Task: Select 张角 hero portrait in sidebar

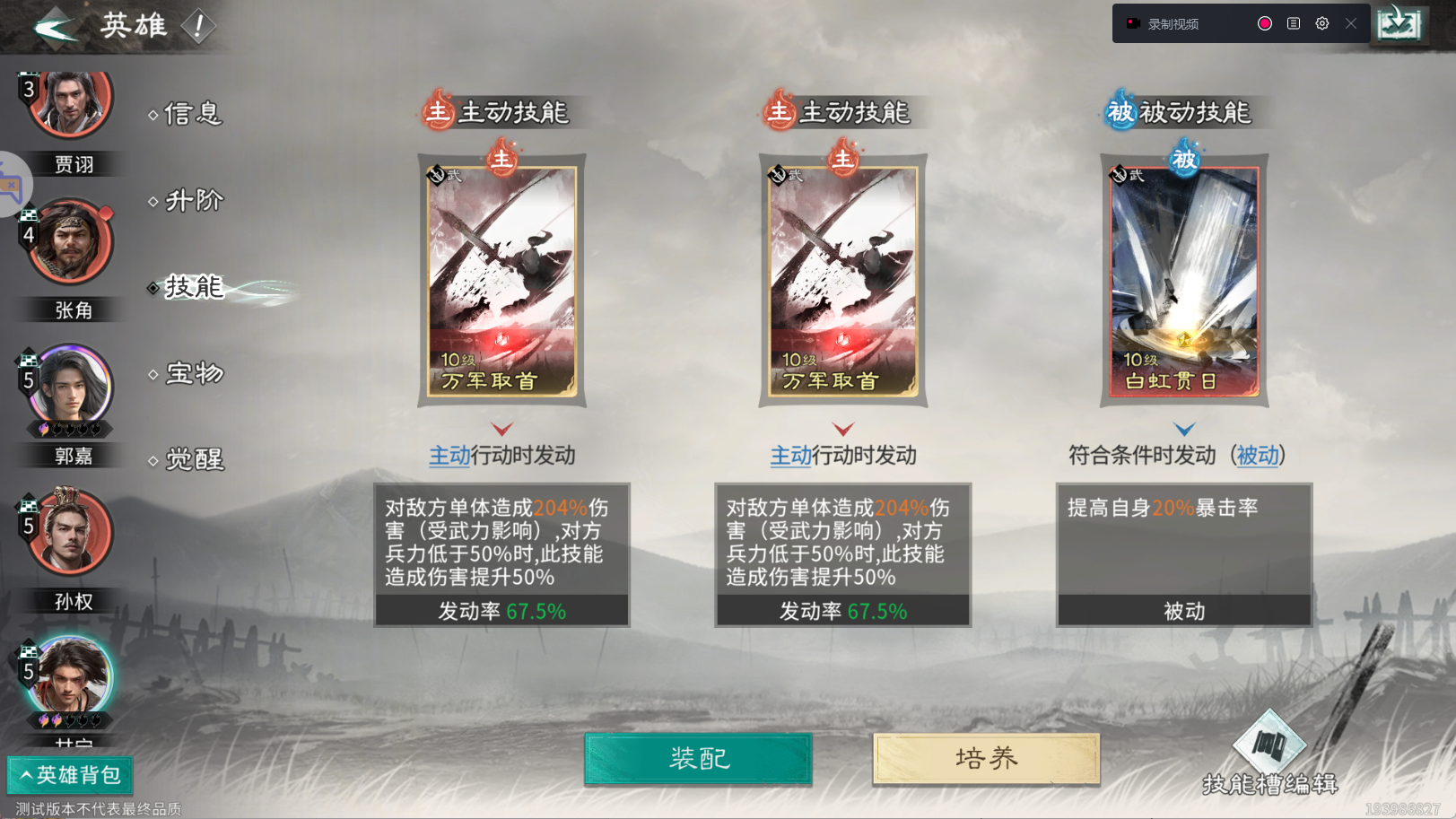Action: [x=72, y=242]
